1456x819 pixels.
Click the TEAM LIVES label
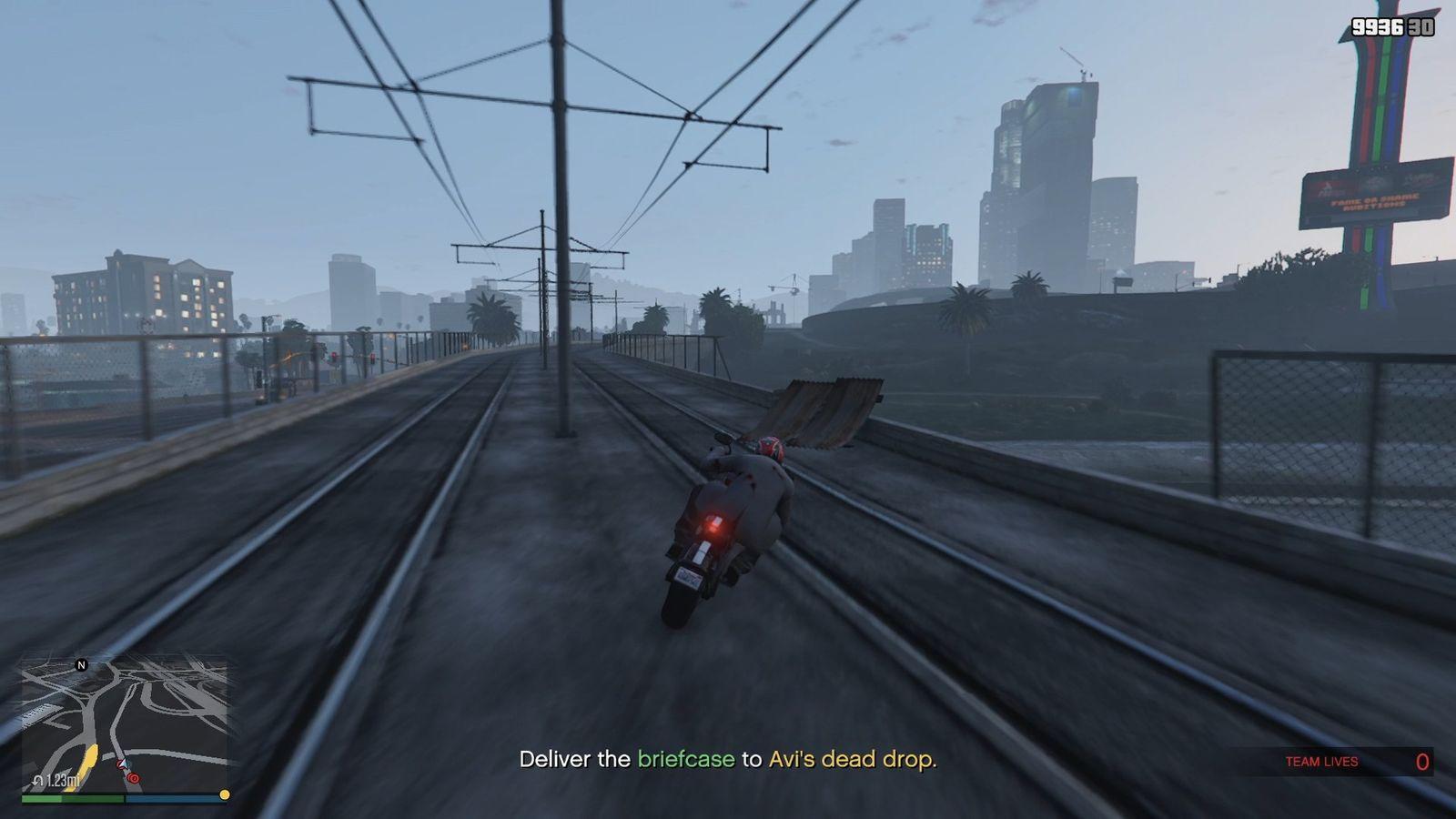[1321, 762]
